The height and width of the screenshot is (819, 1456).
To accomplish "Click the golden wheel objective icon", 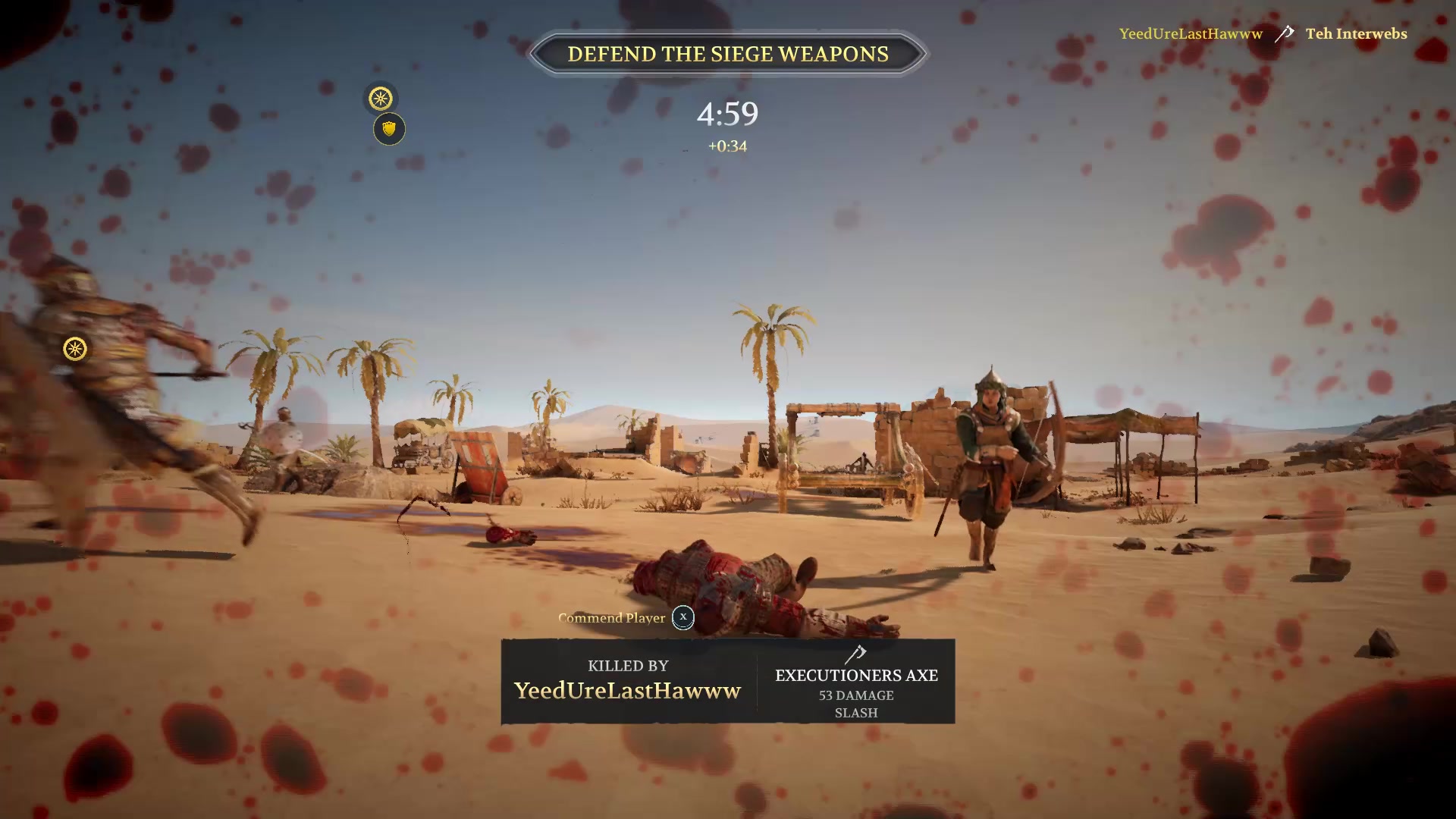I will (381, 99).
